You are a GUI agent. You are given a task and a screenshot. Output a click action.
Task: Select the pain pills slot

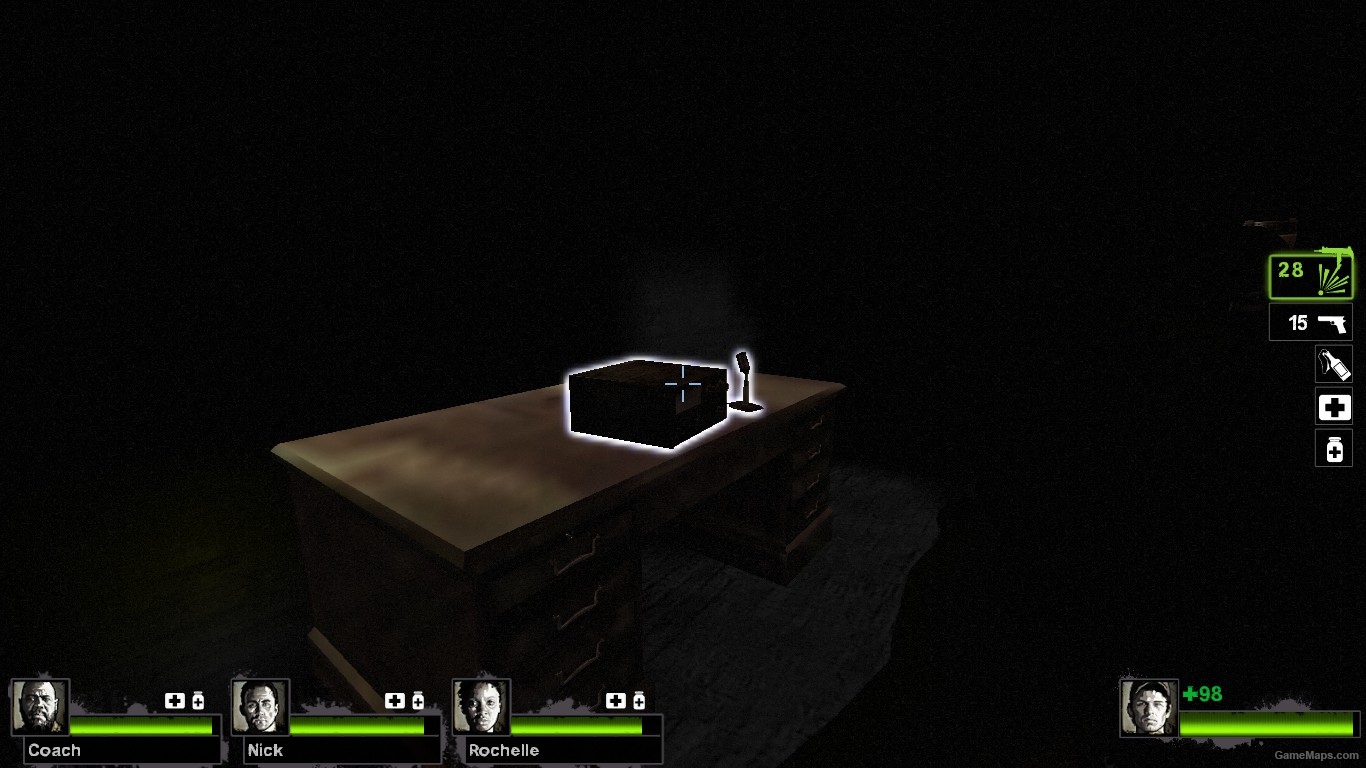click(1333, 448)
